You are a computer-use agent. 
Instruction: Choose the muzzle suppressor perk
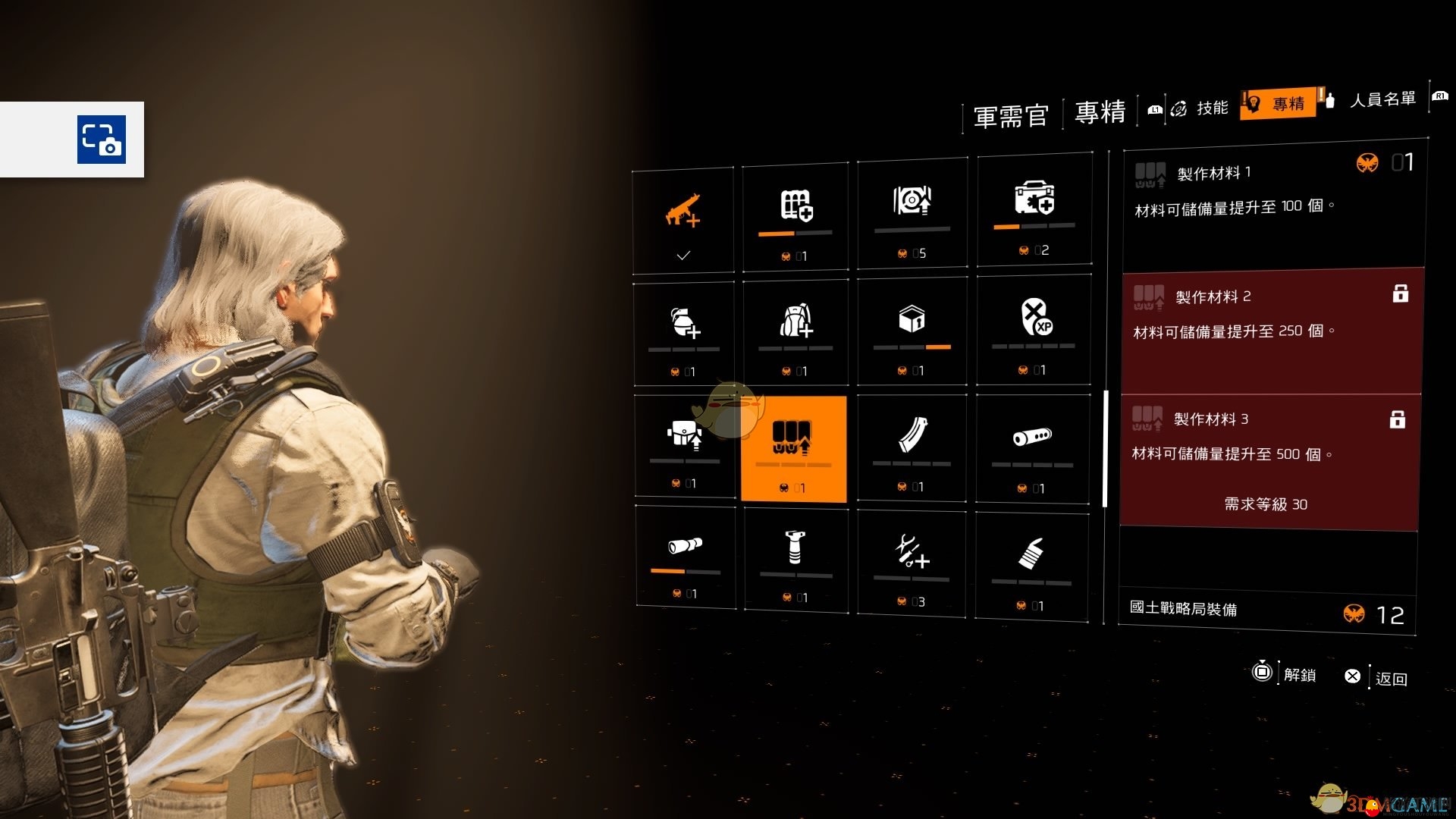tap(1032, 447)
